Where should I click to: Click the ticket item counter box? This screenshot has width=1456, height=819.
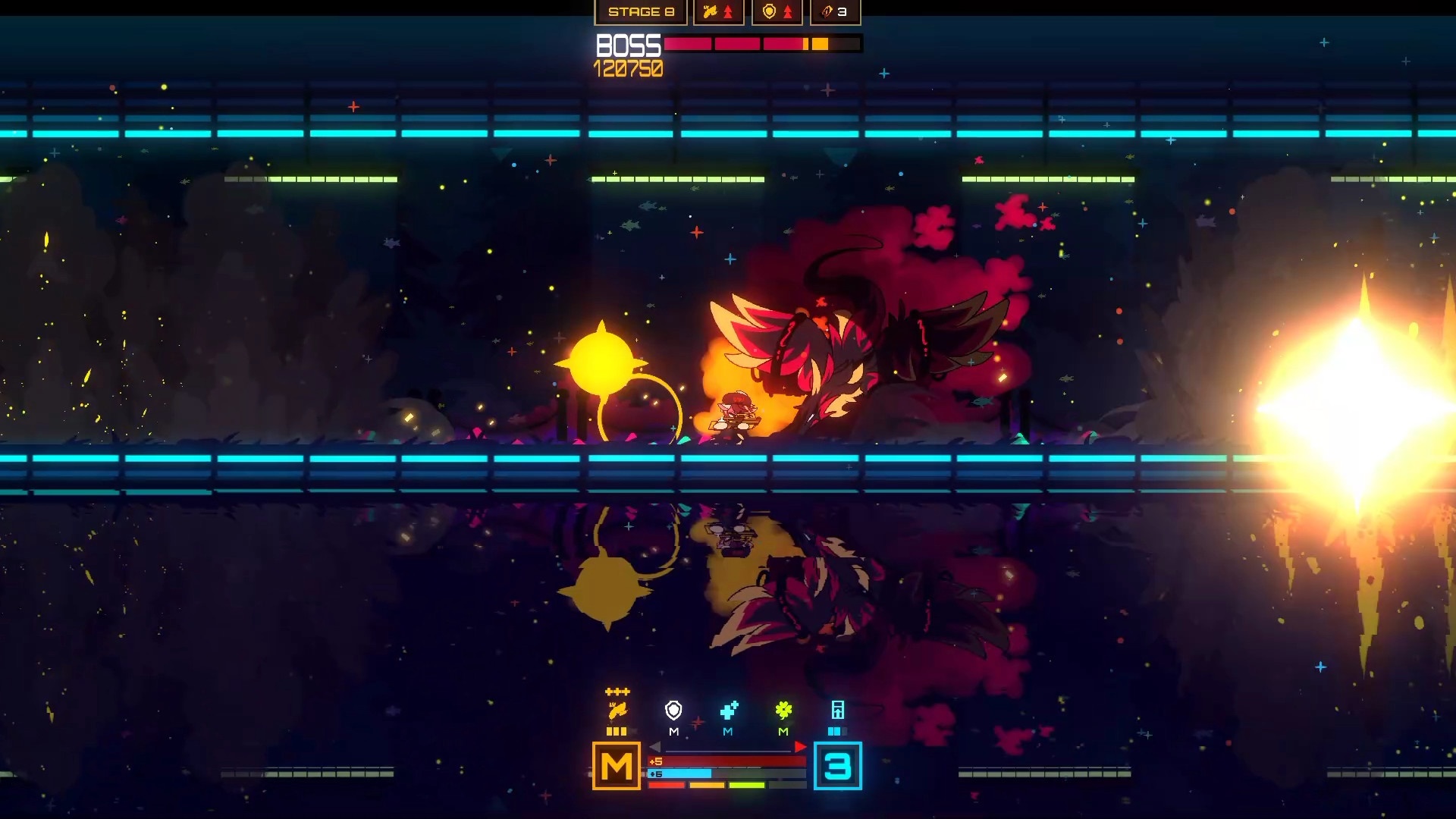835,12
